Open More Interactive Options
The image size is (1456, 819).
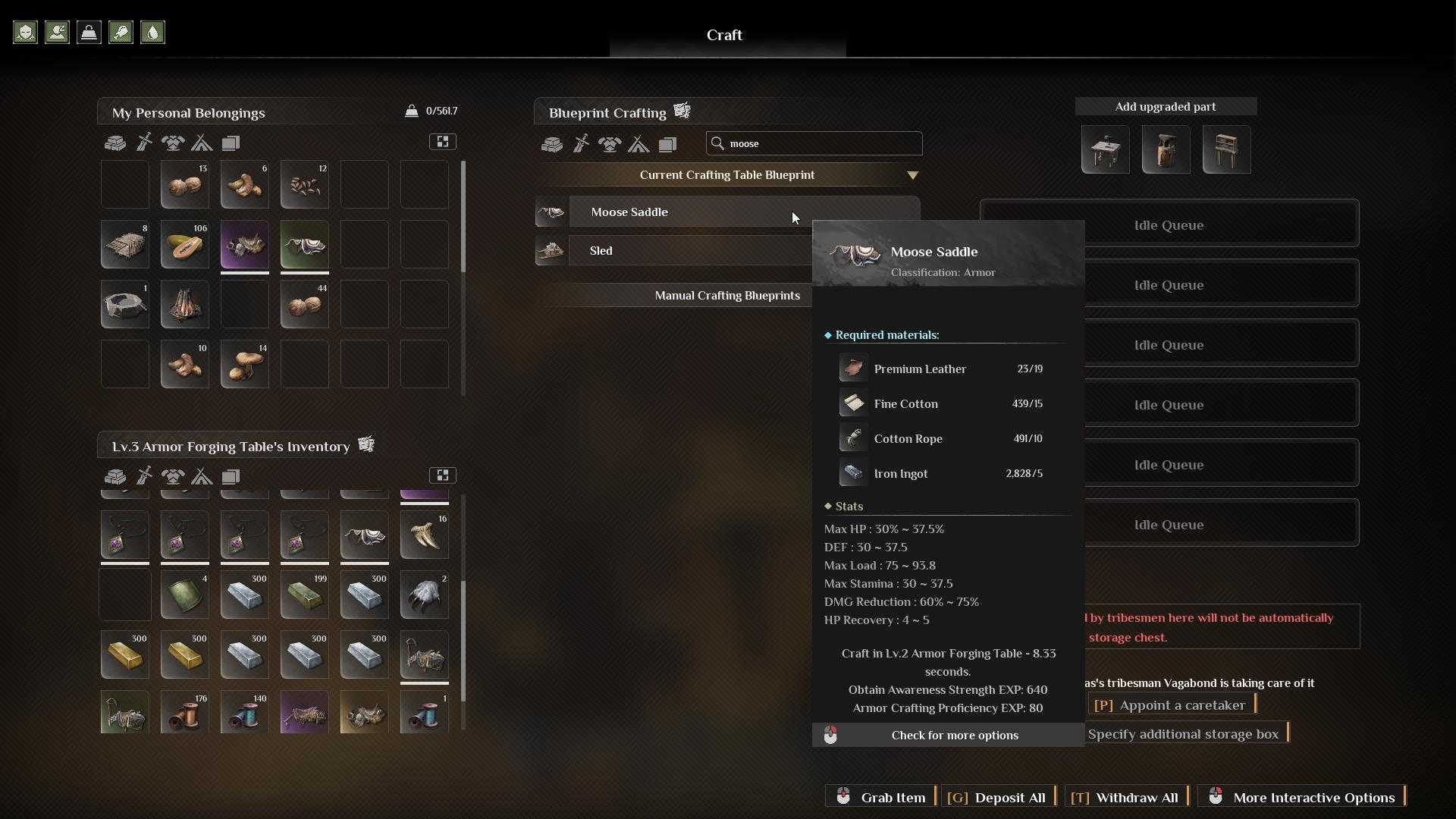pyautogui.click(x=1303, y=798)
